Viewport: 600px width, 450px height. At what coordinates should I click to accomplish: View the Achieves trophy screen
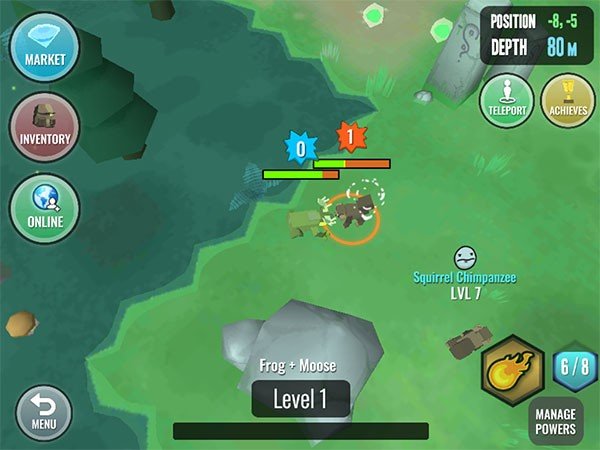(567, 100)
